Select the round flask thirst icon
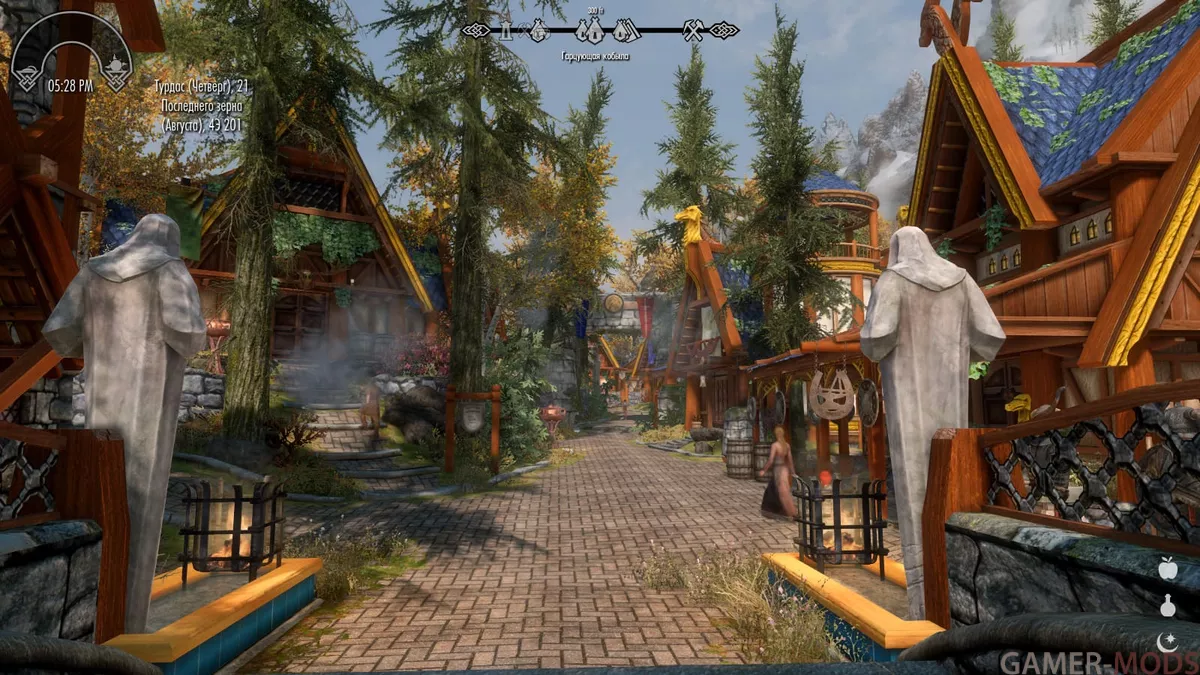 pos(1167,605)
